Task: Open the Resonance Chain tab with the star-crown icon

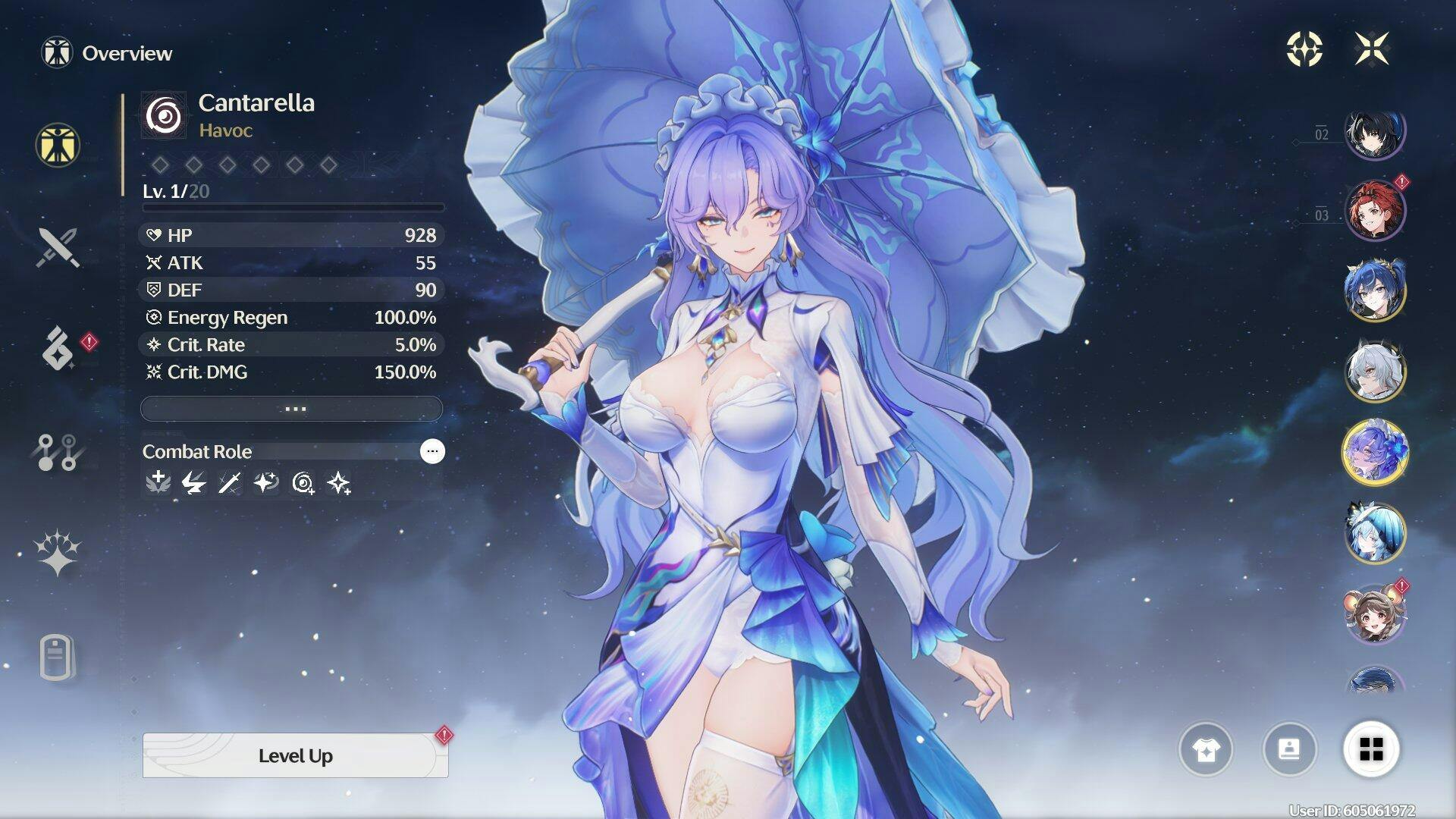Action: point(58,553)
